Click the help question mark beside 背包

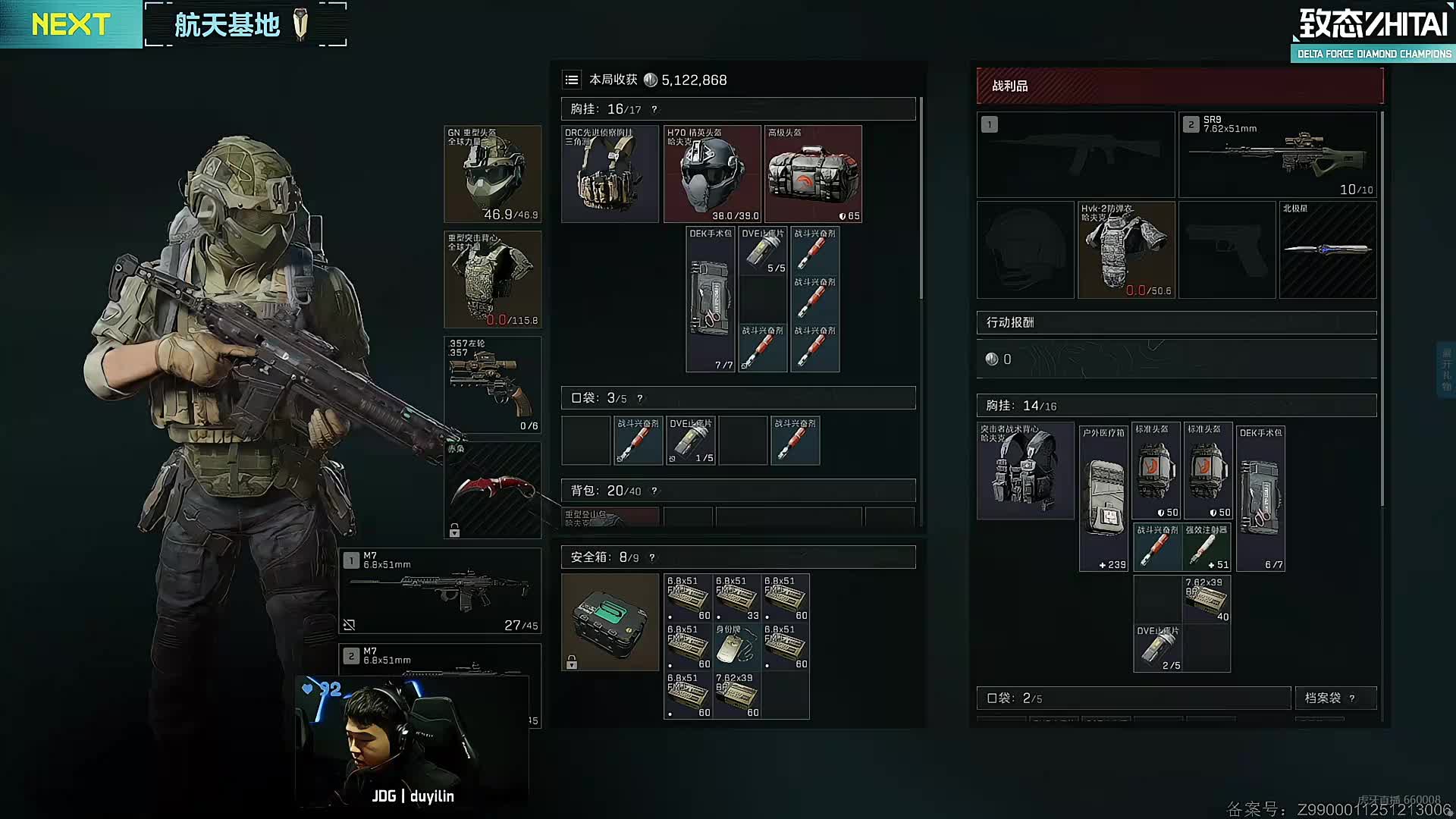click(654, 491)
